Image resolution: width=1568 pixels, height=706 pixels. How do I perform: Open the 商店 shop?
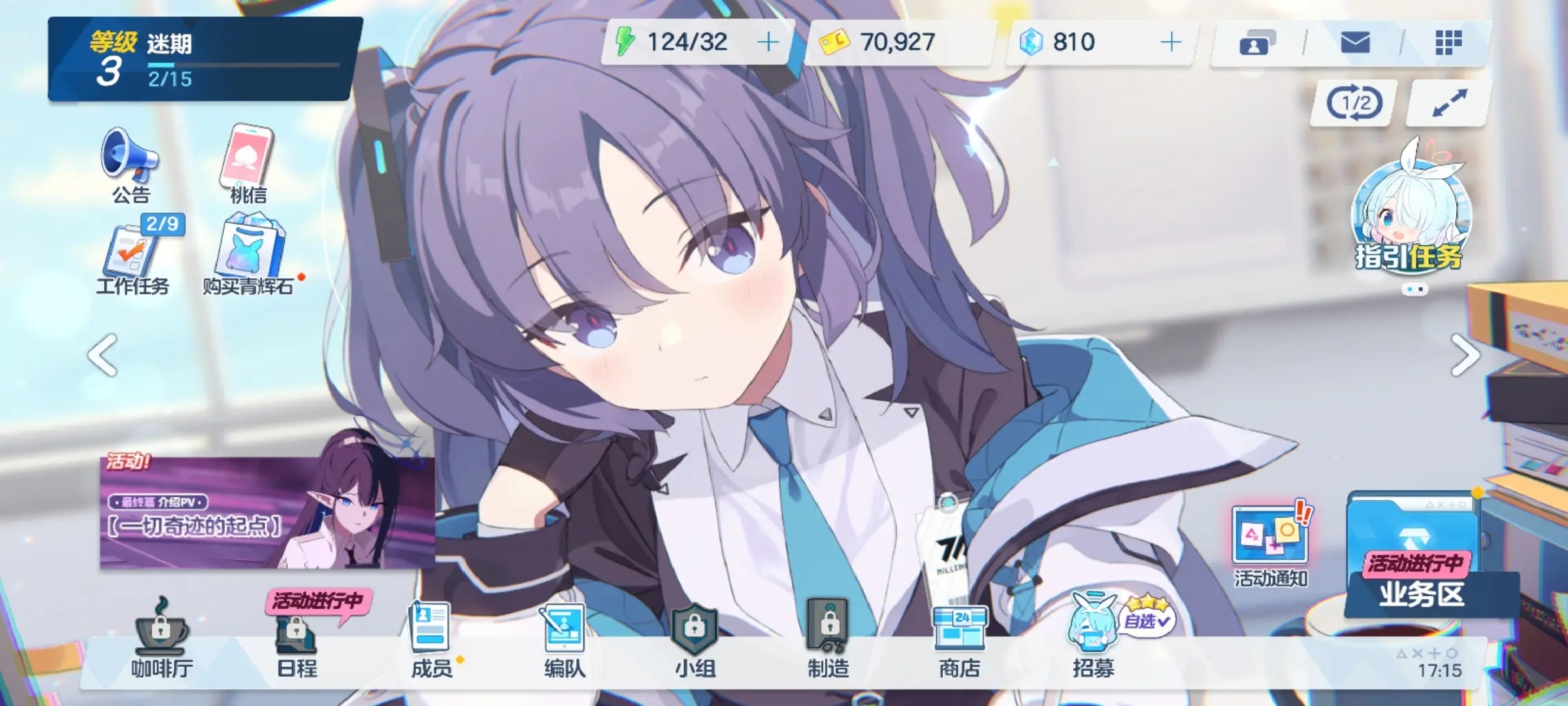point(959,641)
